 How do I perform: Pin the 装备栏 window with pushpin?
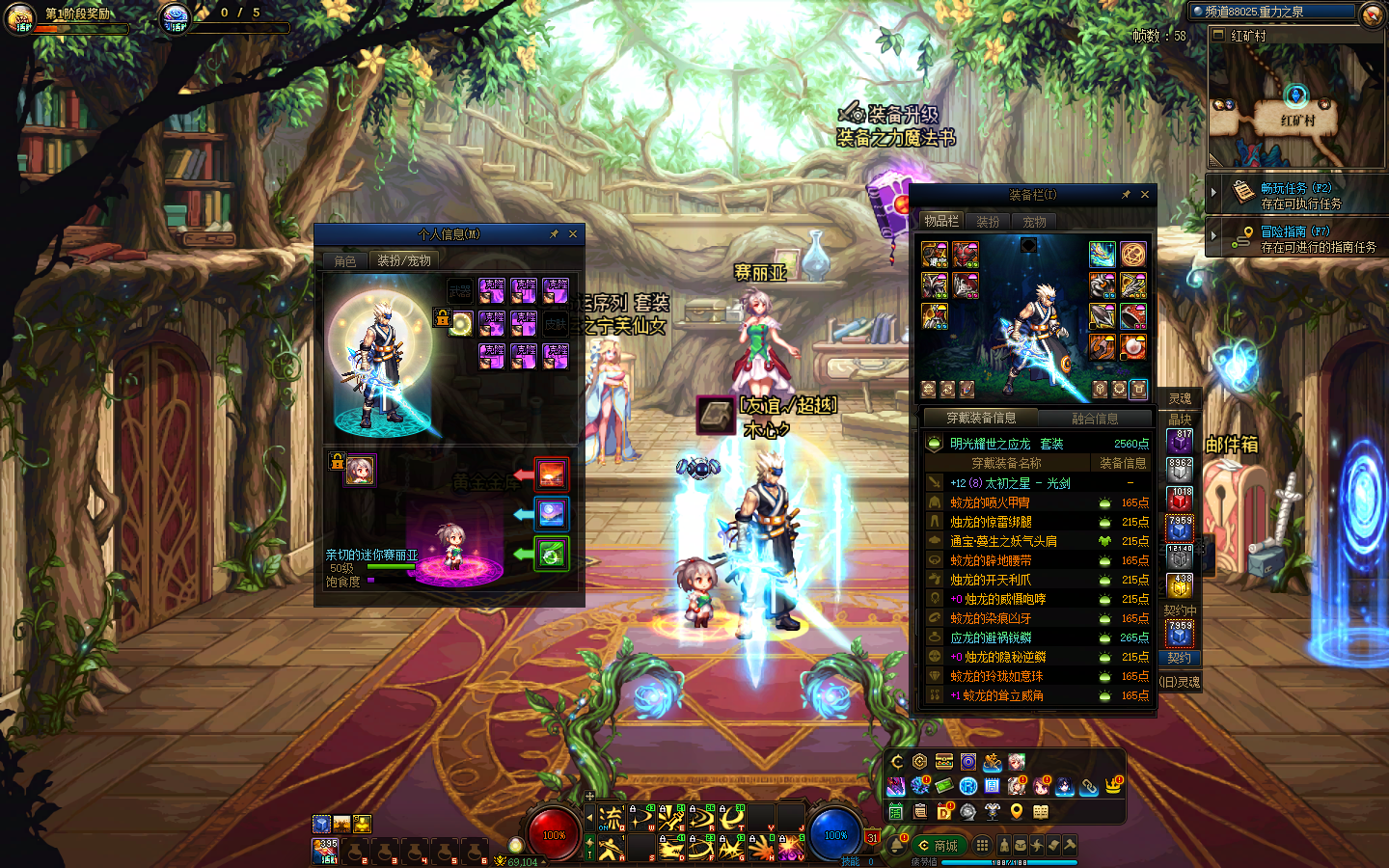coord(1126,195)
